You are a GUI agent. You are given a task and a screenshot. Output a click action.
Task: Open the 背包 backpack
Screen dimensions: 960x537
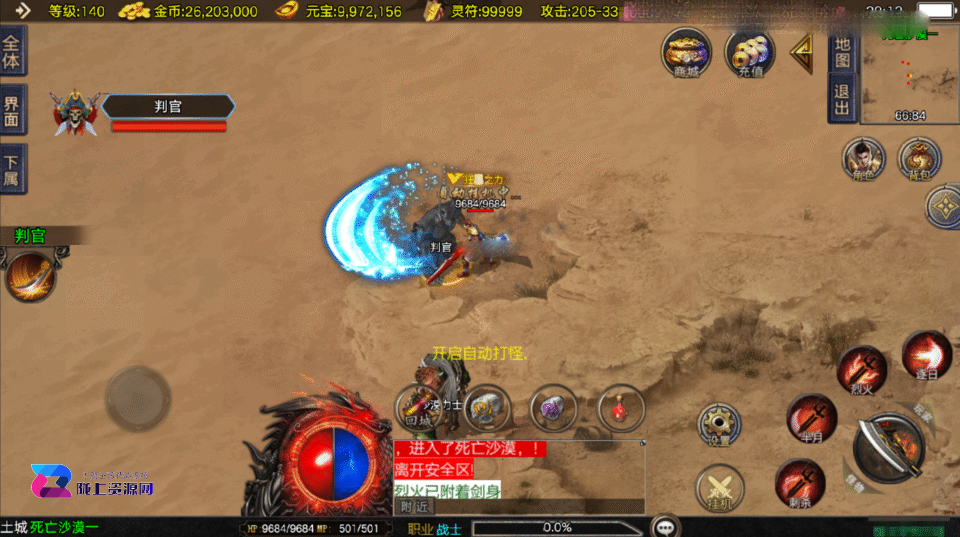(918, 162)
